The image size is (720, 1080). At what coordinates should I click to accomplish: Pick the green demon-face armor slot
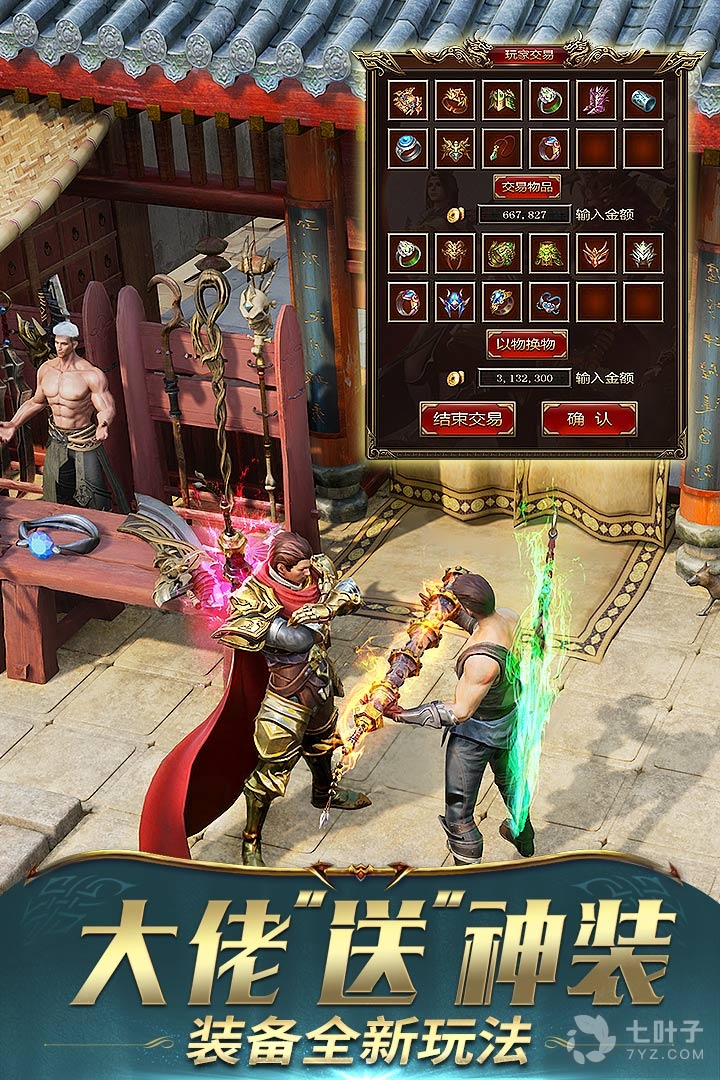click(x=549, y=253)
